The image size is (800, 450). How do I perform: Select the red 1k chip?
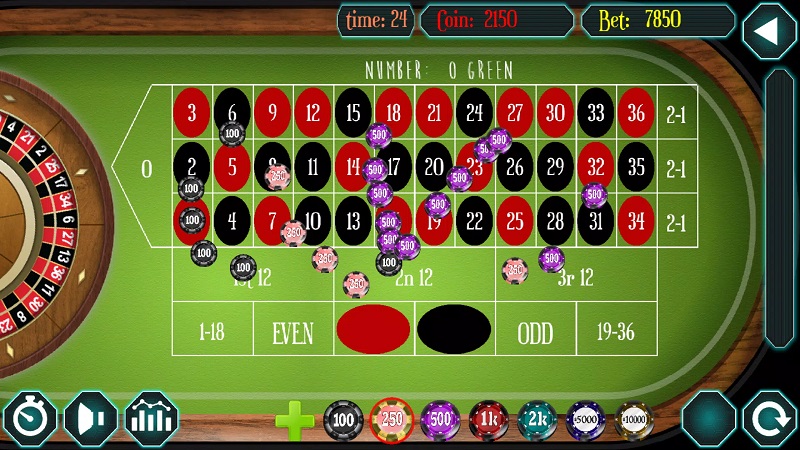click(x=489, y=419)
